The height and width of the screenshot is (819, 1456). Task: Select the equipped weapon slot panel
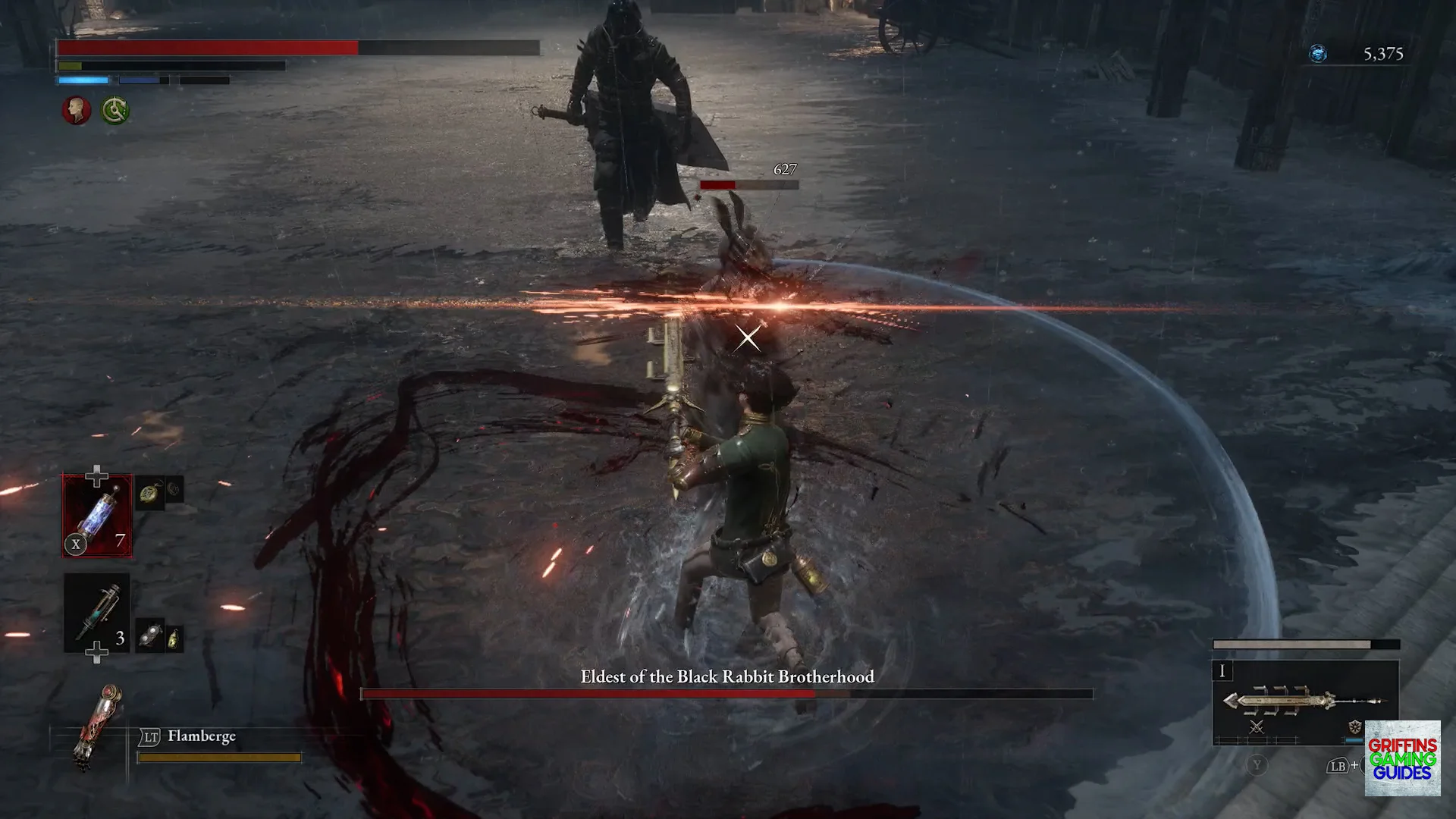coord(1304,701)
